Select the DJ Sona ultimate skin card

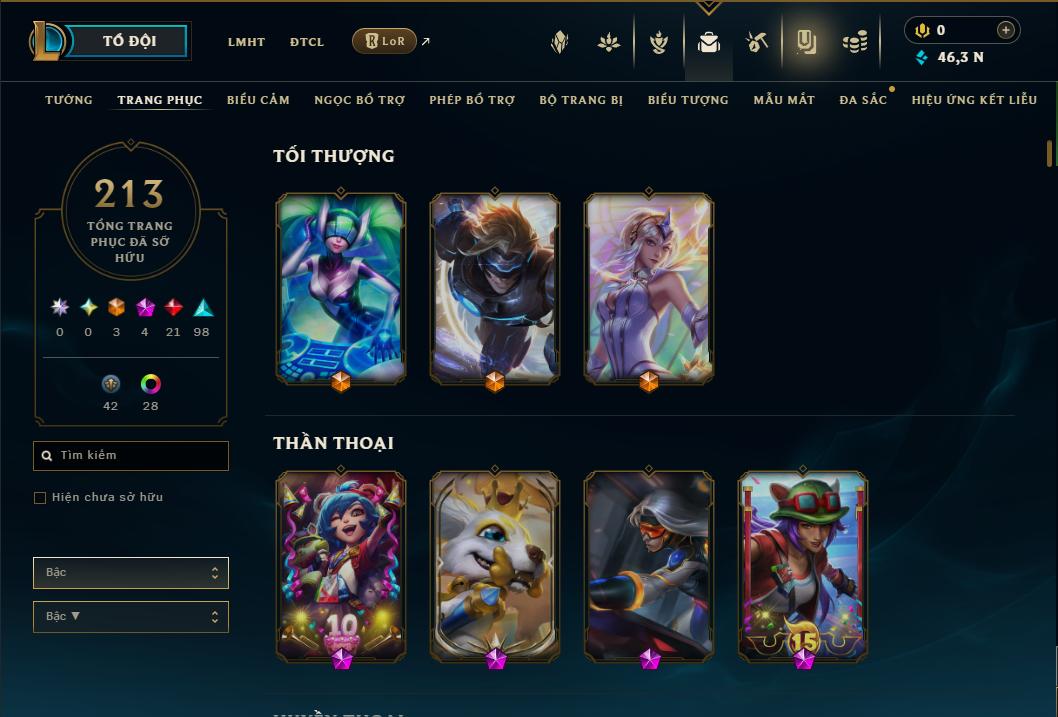point(341,288)
